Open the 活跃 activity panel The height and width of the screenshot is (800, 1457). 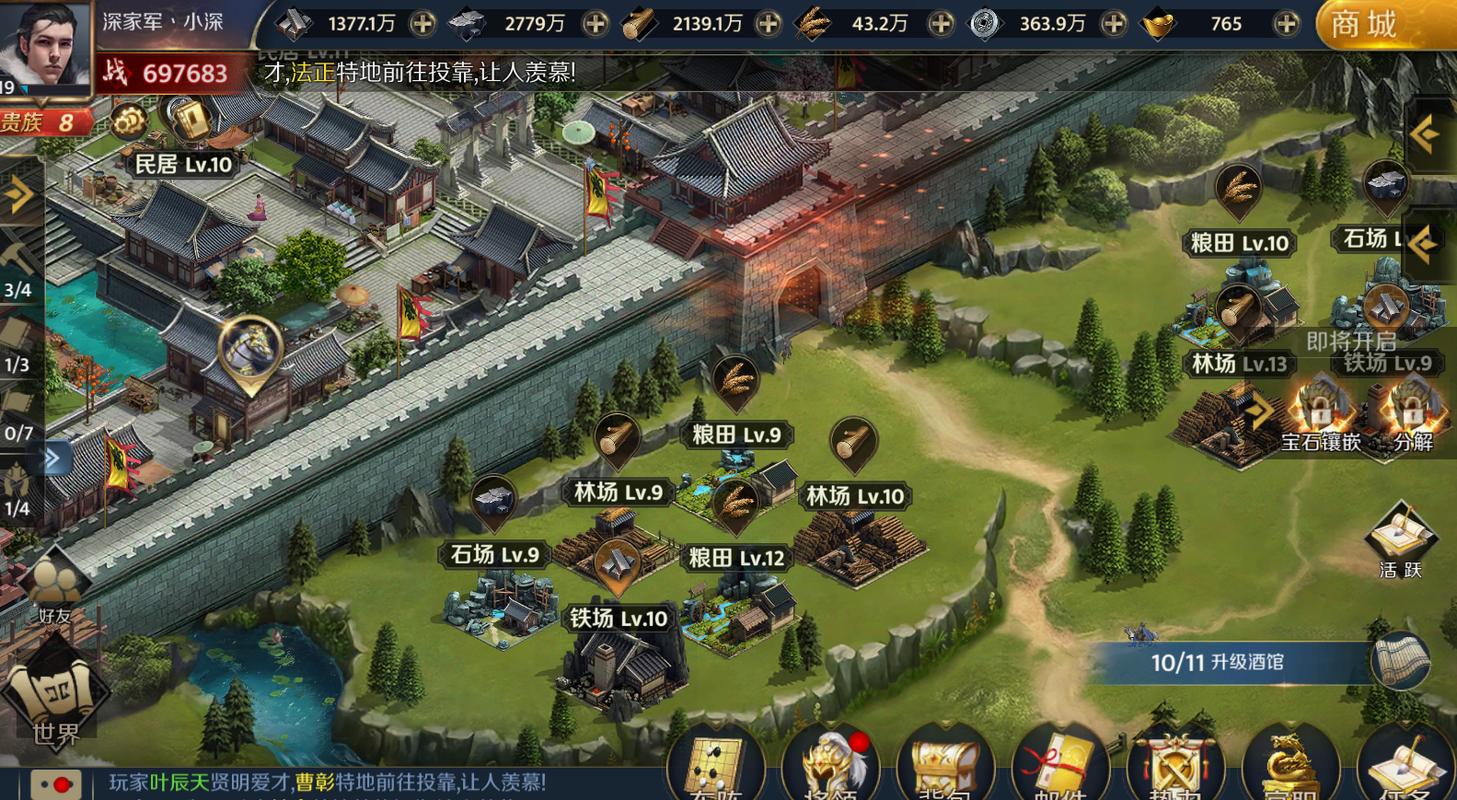(1400, 542)
